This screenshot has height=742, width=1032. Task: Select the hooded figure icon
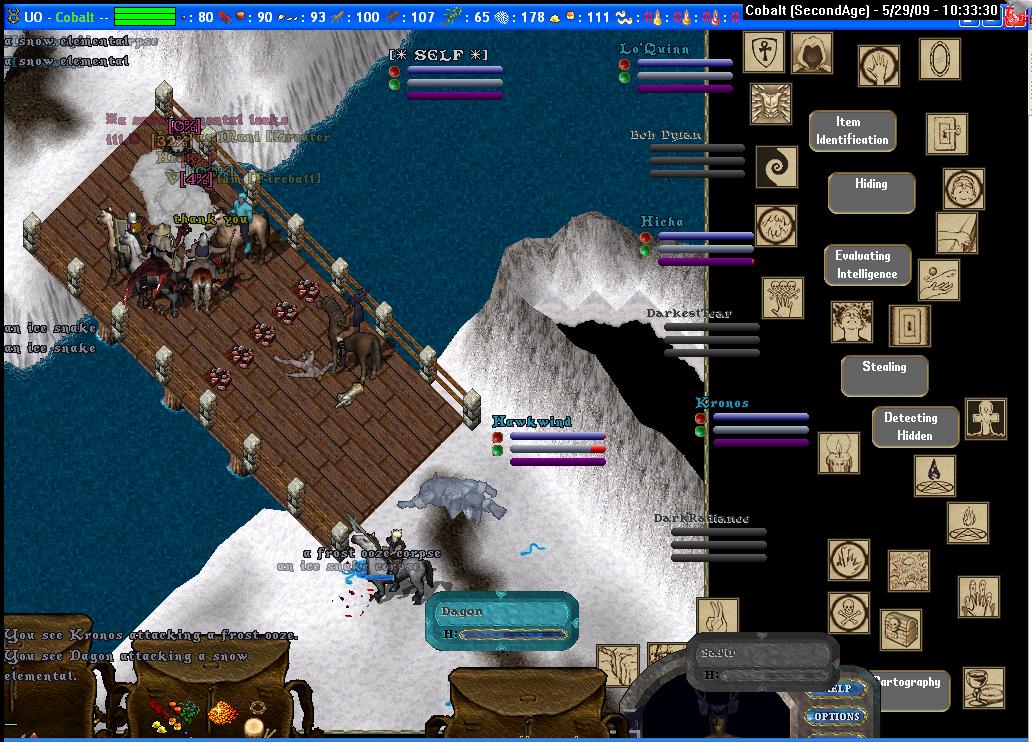811,53
